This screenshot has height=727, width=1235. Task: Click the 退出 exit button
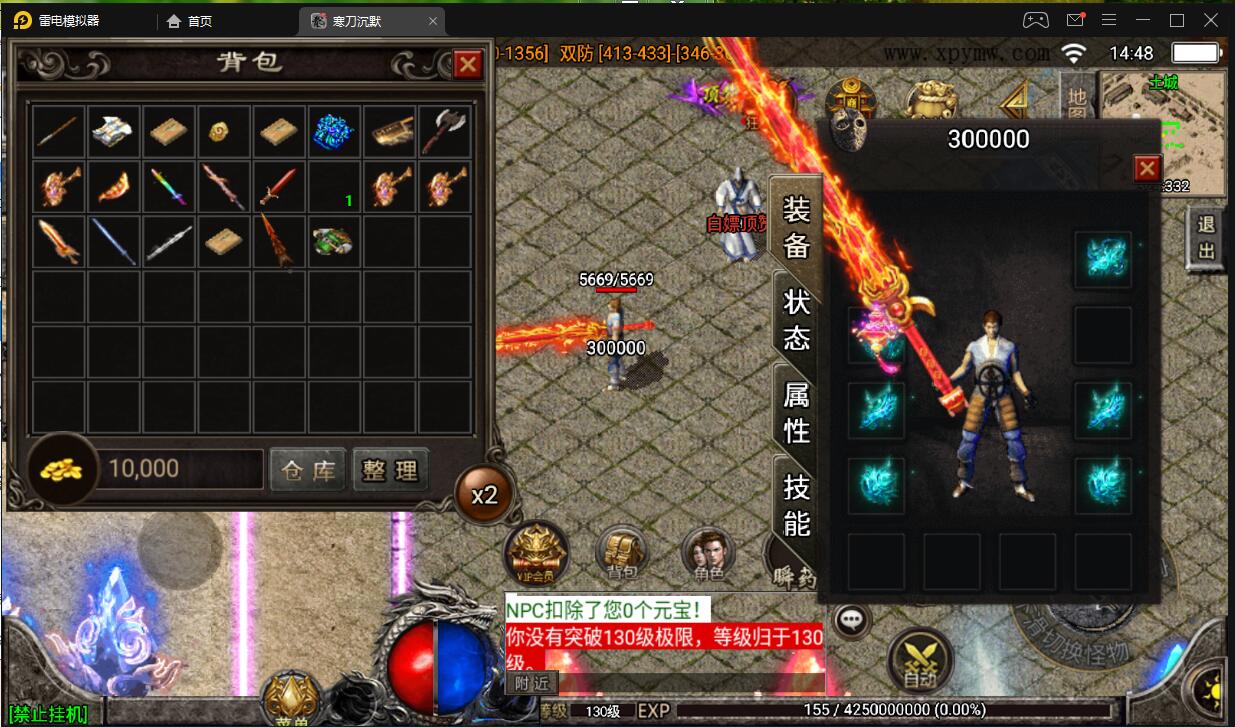click(1206, 238)
